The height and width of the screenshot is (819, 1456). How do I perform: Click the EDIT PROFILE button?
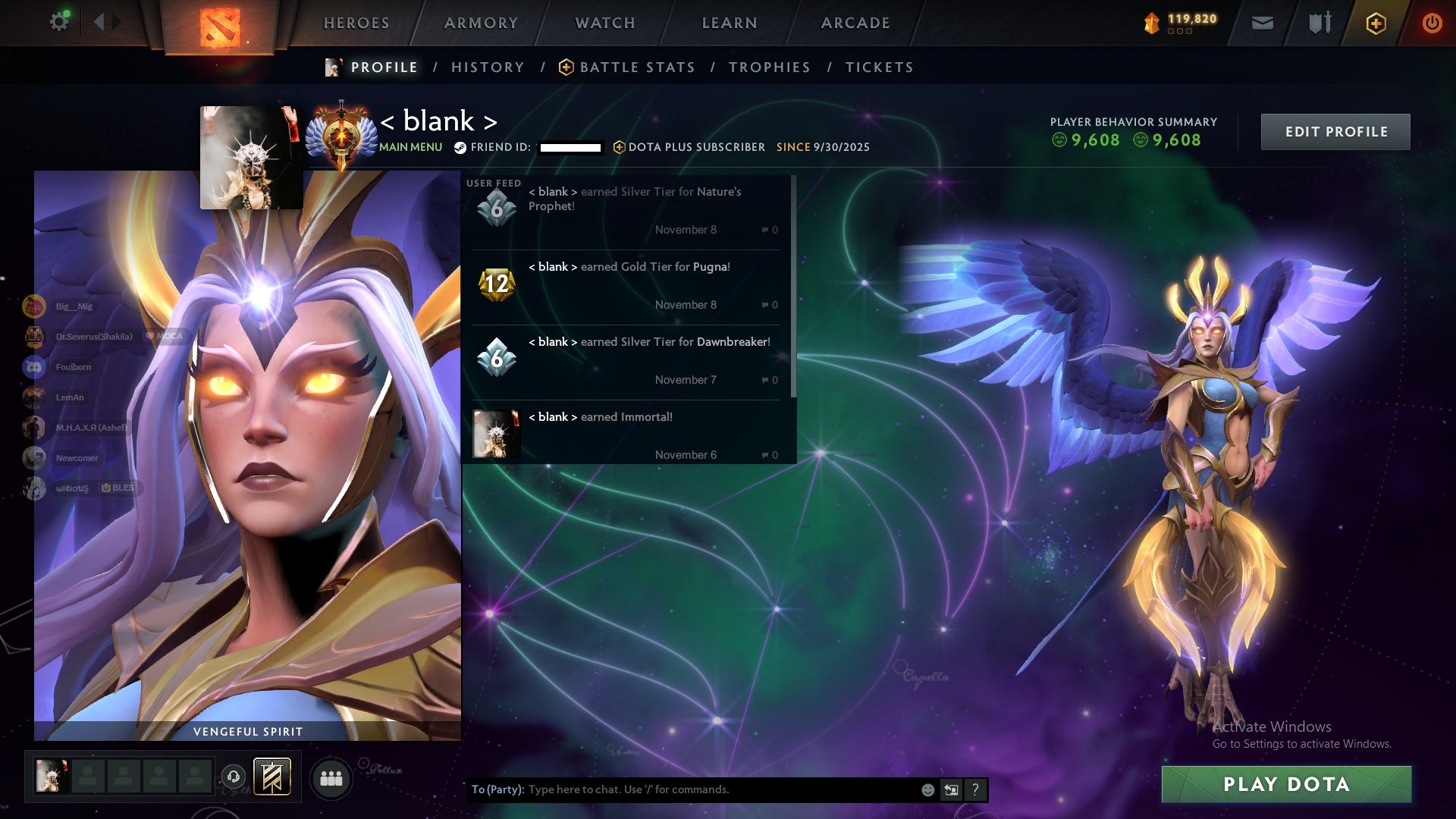[x=1335, y=131]
